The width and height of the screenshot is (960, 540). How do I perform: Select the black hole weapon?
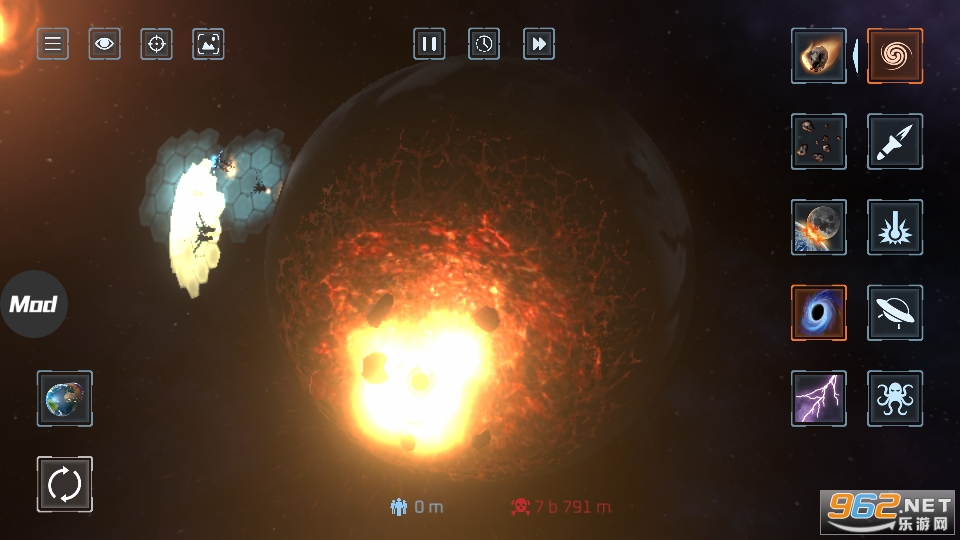coord(819,313)
